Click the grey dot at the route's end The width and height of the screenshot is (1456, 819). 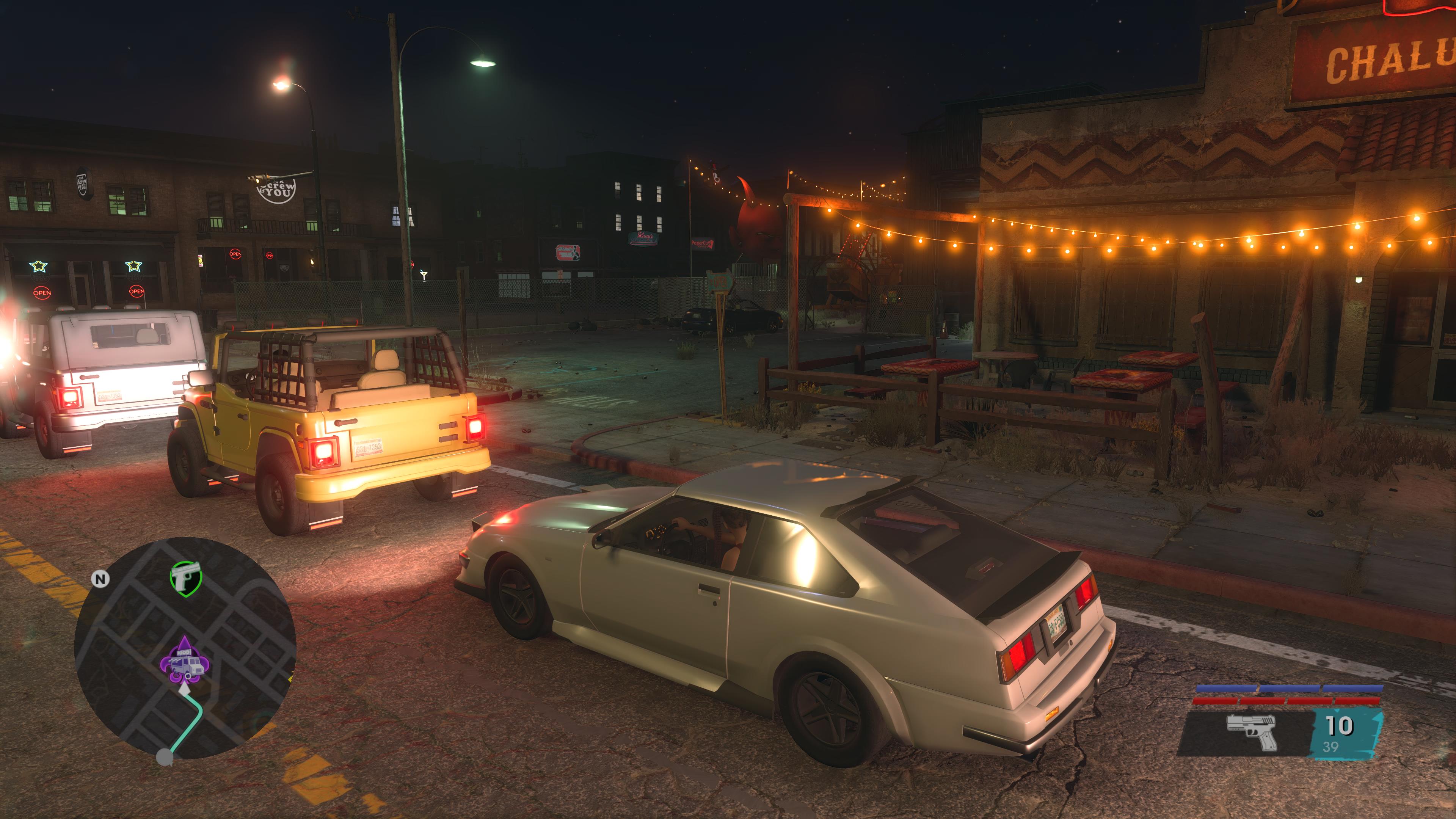165,756
